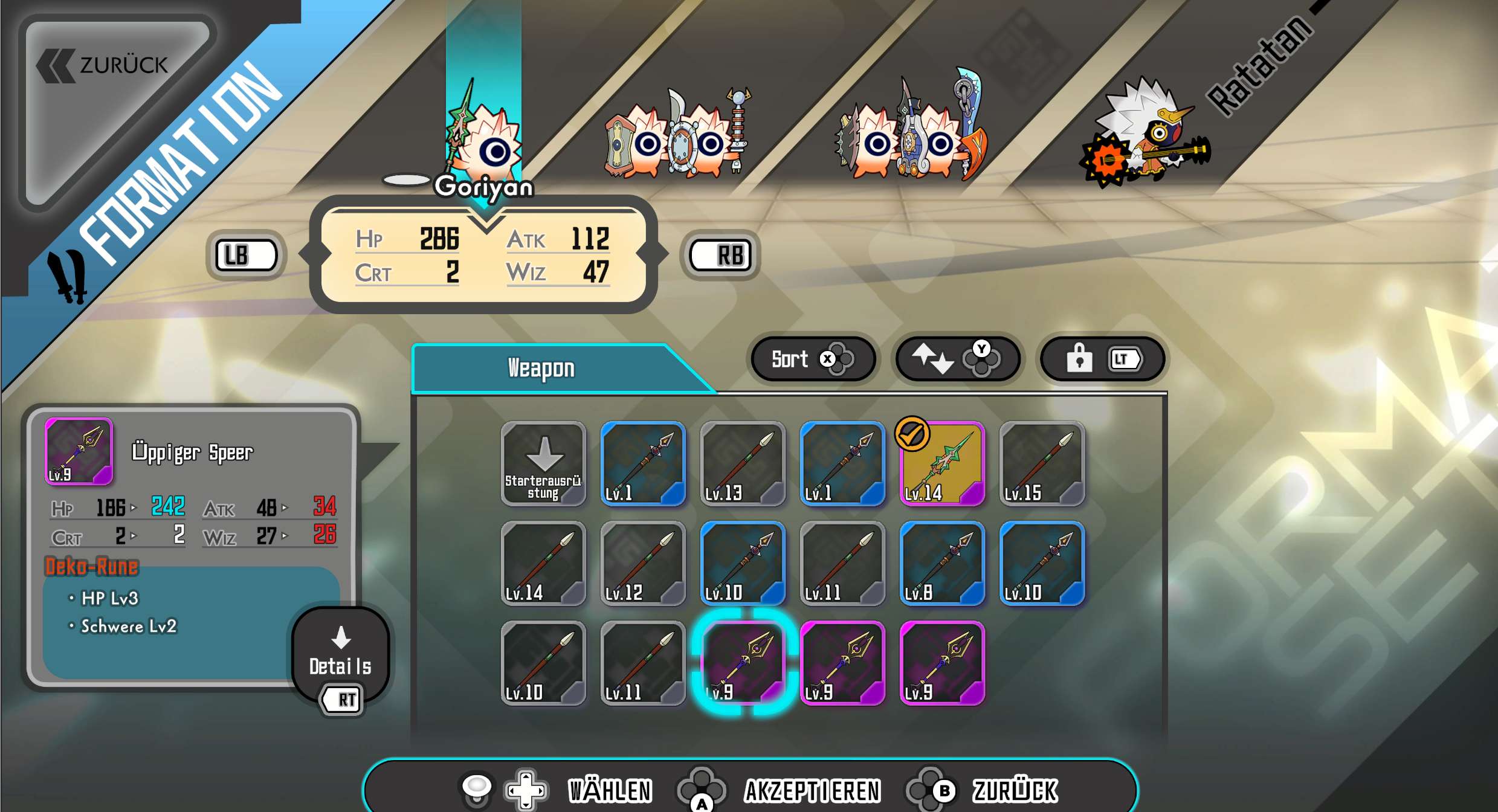Select the Starterausrüstung slot
The image size is (1498, 812).
click(x=543, y=464)
